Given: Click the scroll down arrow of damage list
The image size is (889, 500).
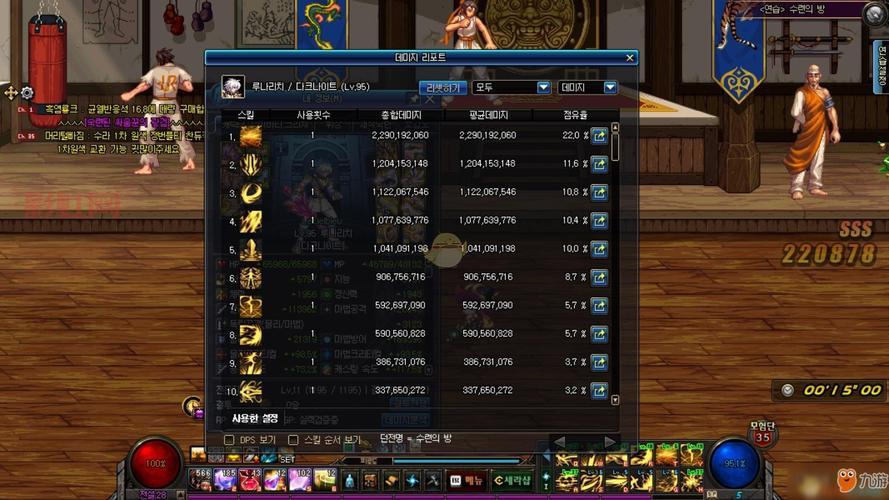Looking at the screenshot, I should point(615,400).
